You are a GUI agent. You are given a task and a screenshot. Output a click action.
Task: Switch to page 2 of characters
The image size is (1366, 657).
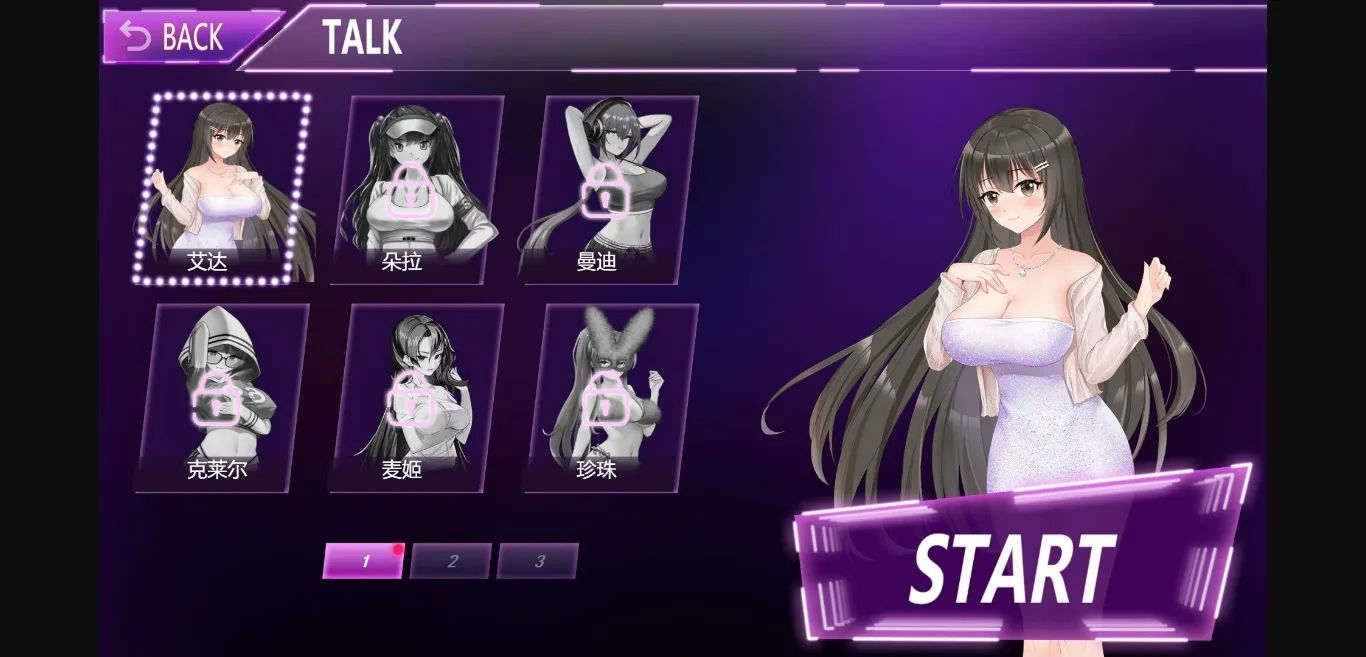pos(451,561)
